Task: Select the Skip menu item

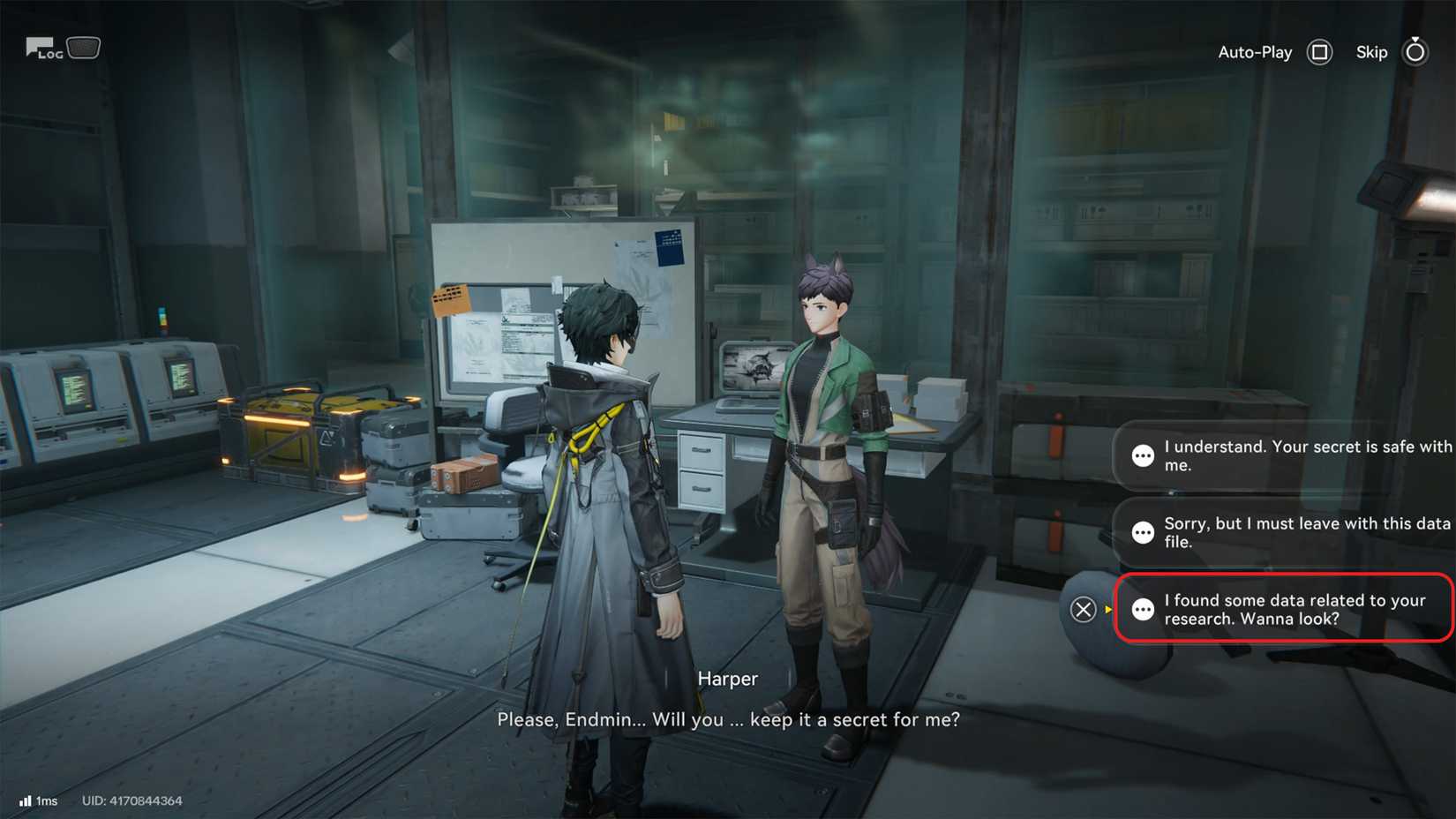Action: (1371, 52)
